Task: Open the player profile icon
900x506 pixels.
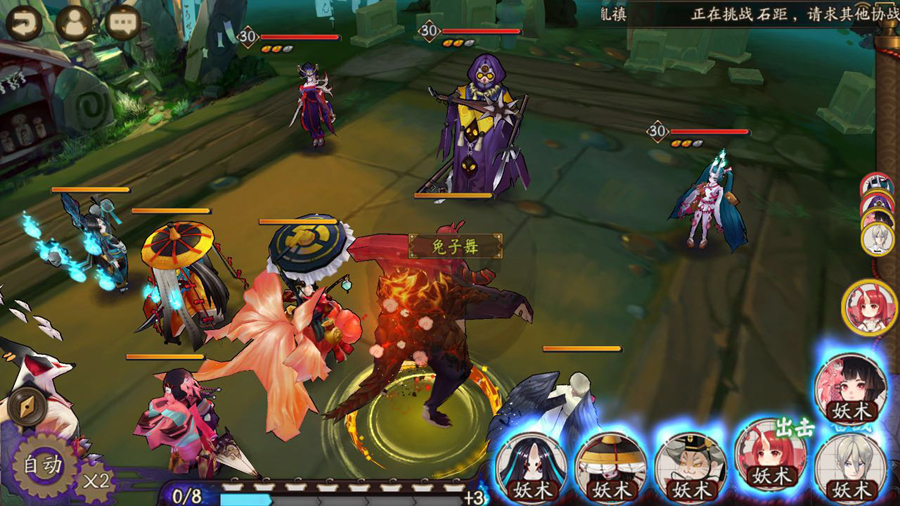Action: [74, 23]
